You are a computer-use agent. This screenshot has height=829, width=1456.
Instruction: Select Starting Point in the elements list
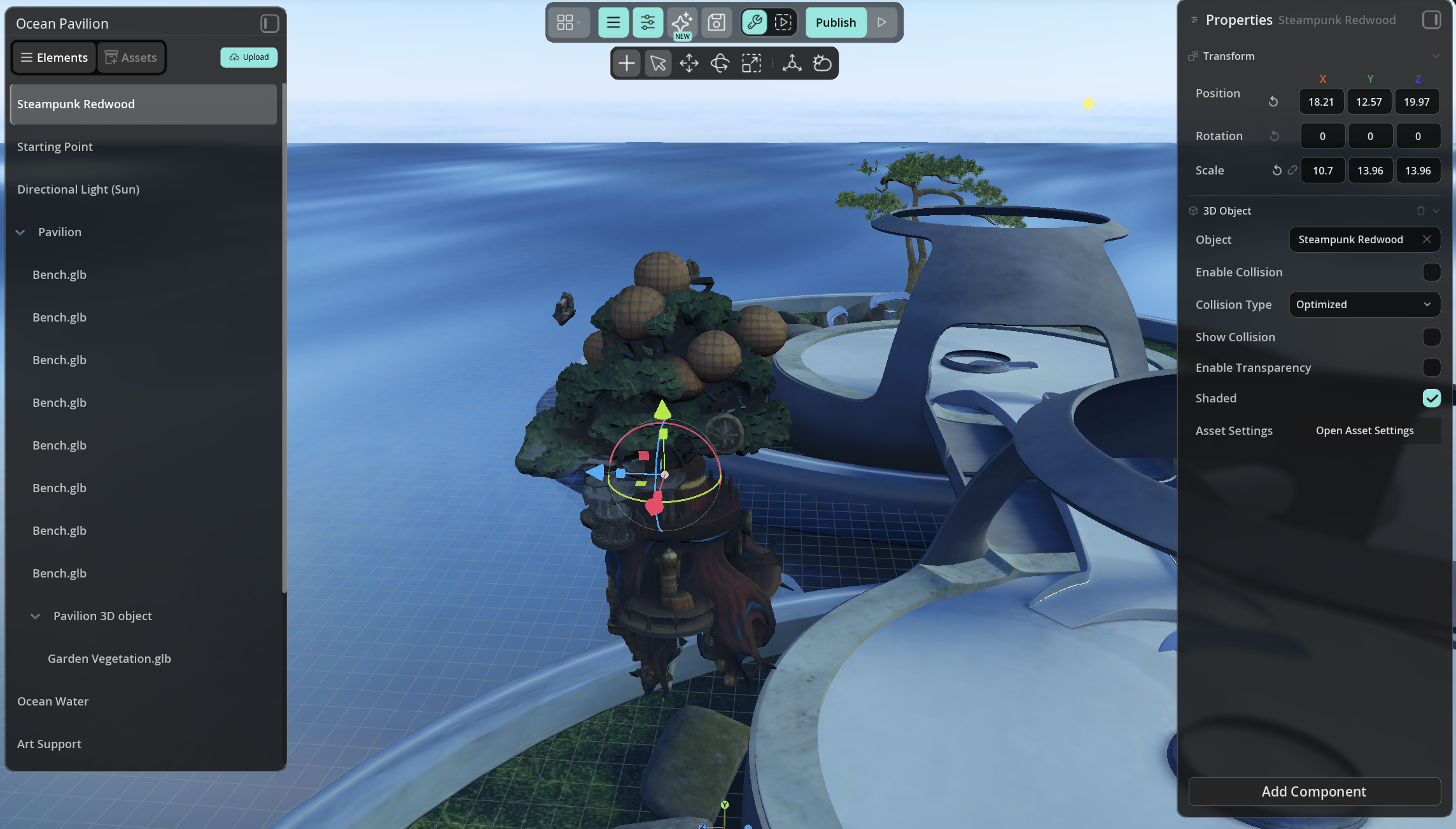click(x=55, y=146)
